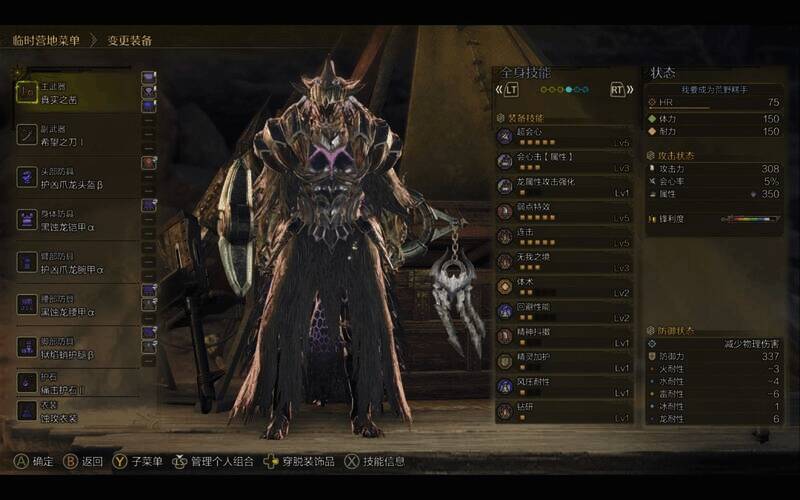This screenshot has height=500, width=800.
Task: Select the 无我之境 skill row
Action: (565, 262)
